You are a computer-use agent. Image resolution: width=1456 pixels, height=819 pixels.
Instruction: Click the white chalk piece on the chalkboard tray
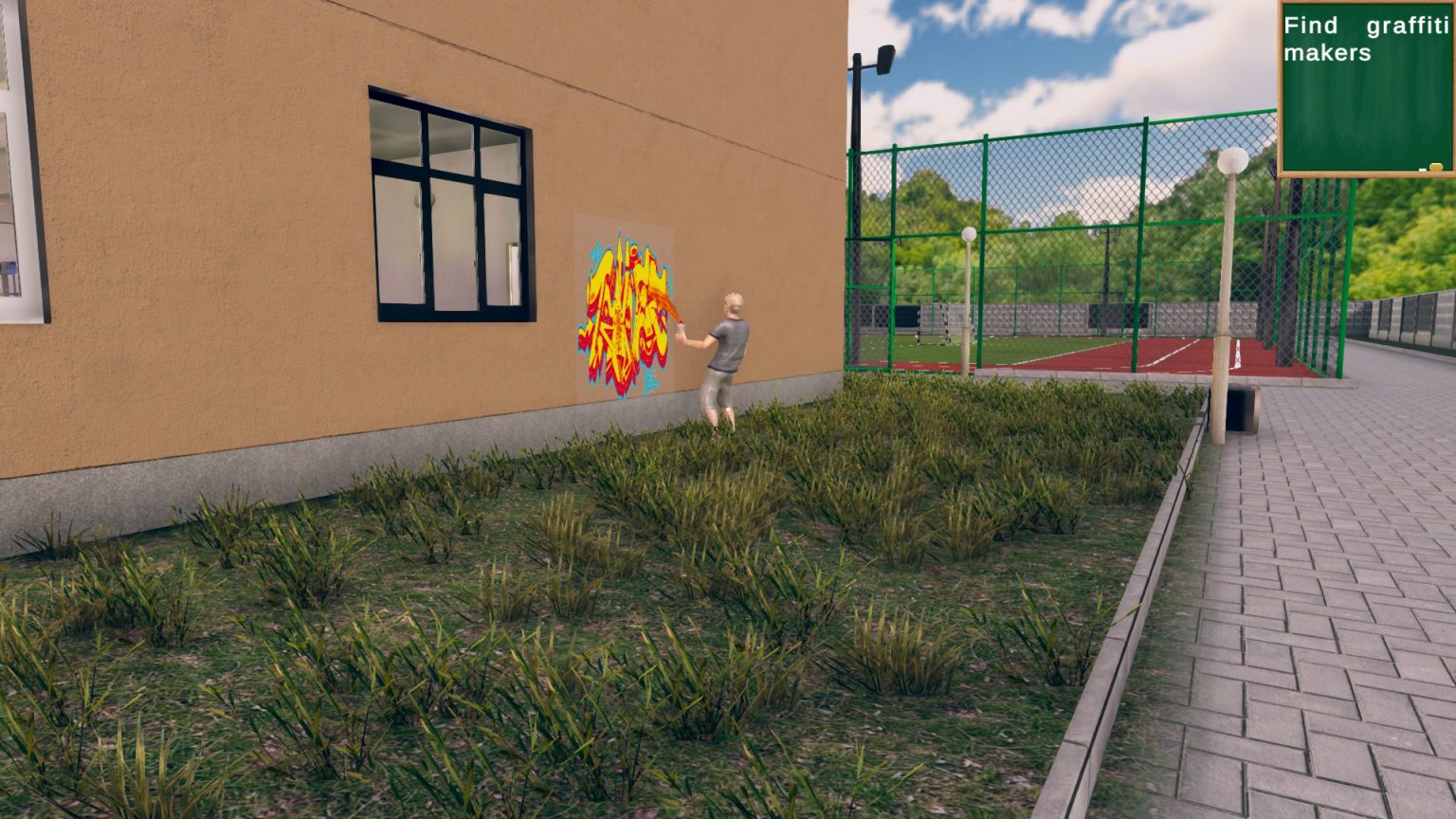coord(1423,170)
